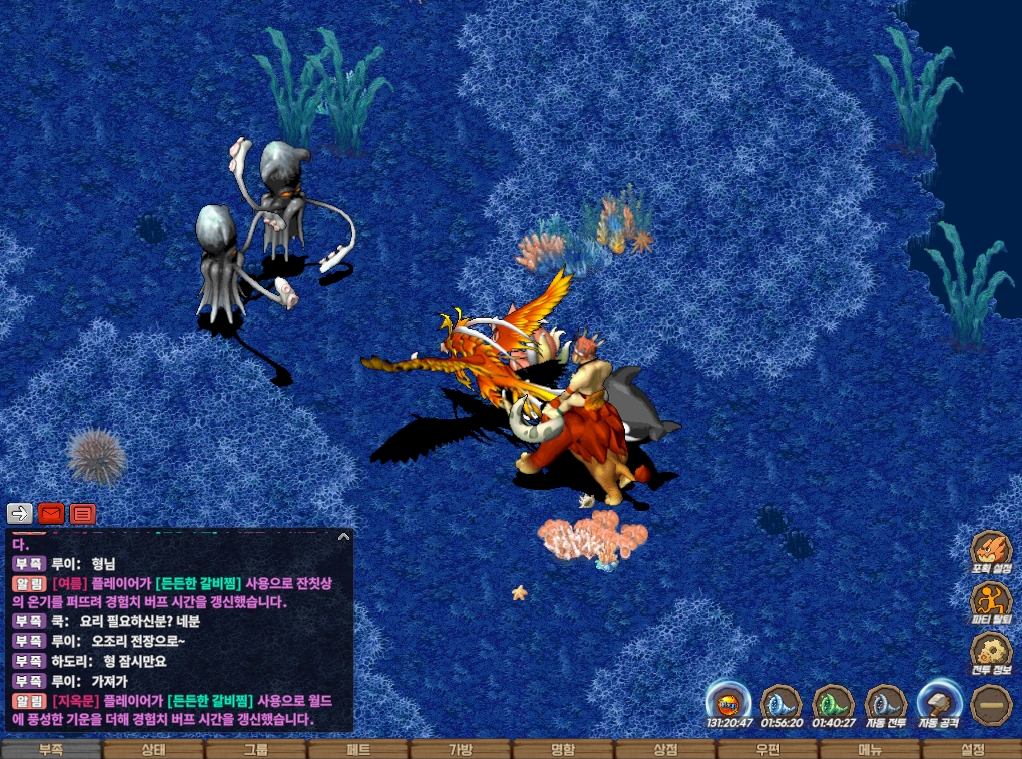Open the 우편 mail menu
Screen dimensions: 1022x759
click(x=767, y=749)
